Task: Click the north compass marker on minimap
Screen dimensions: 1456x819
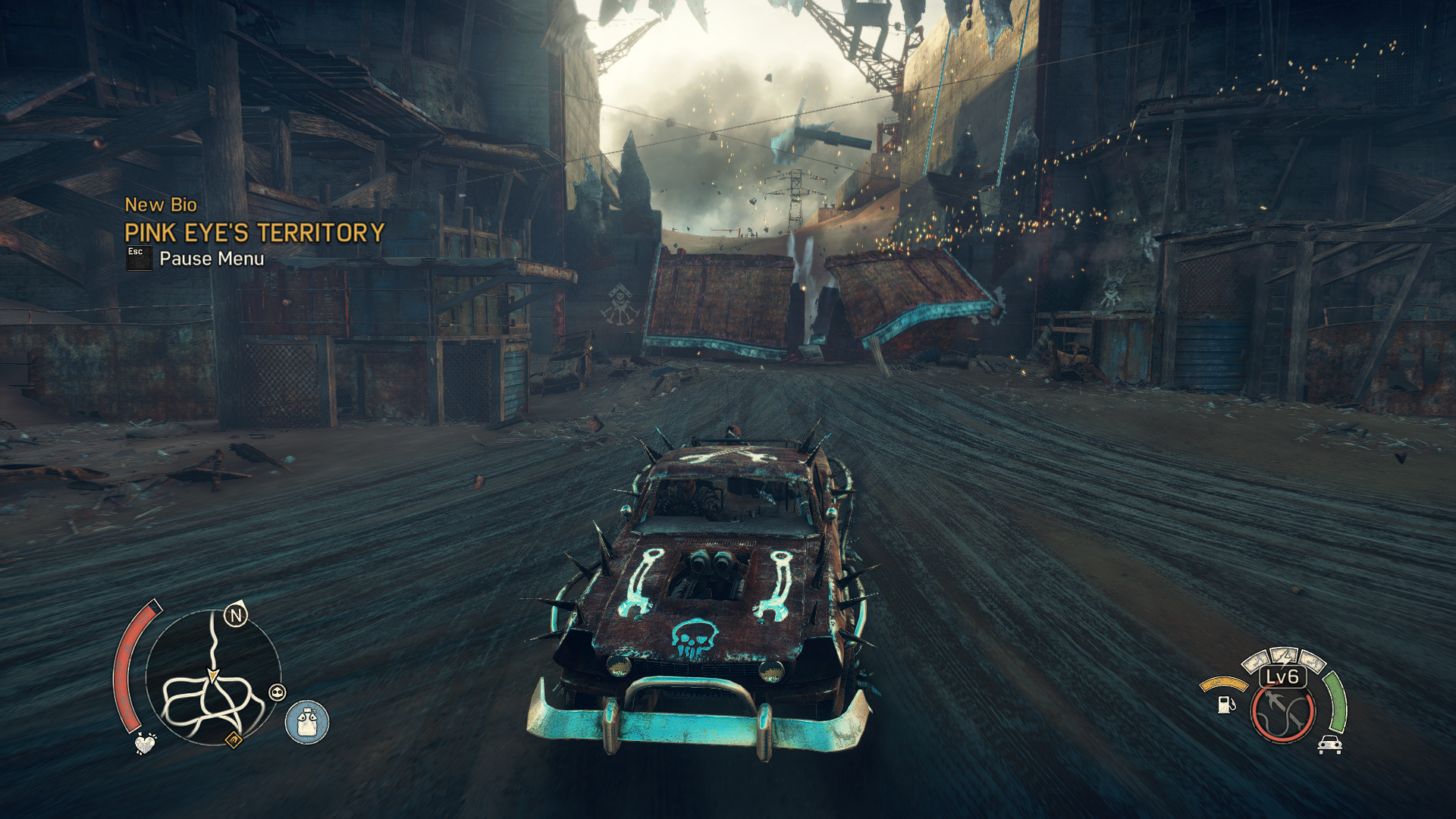Action: click(236, 615)
